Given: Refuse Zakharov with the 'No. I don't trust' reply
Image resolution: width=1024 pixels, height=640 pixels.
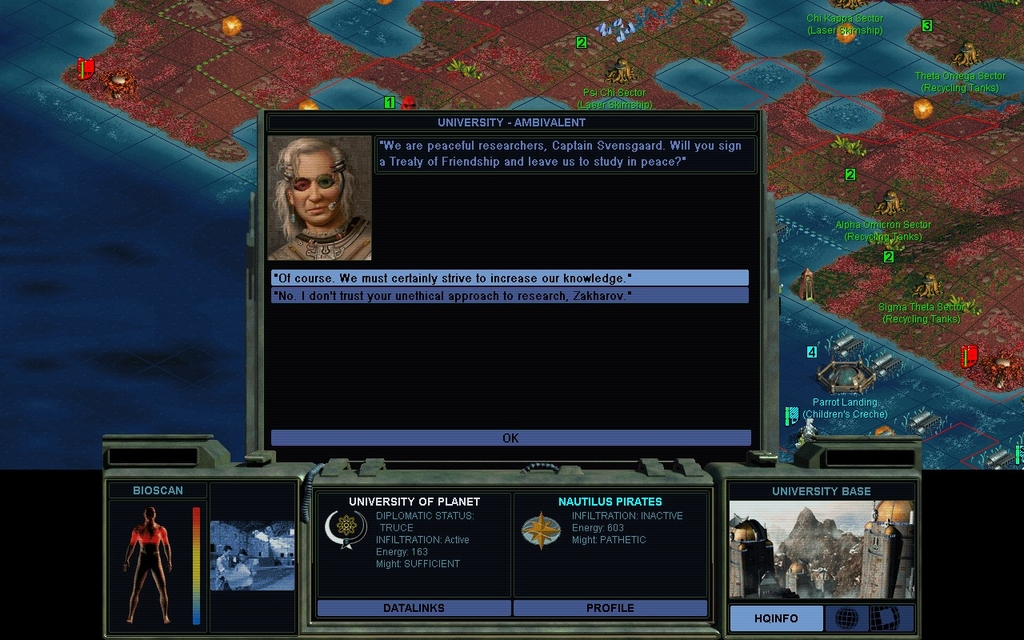Looking at the screenshot, I should coord(509,296).
